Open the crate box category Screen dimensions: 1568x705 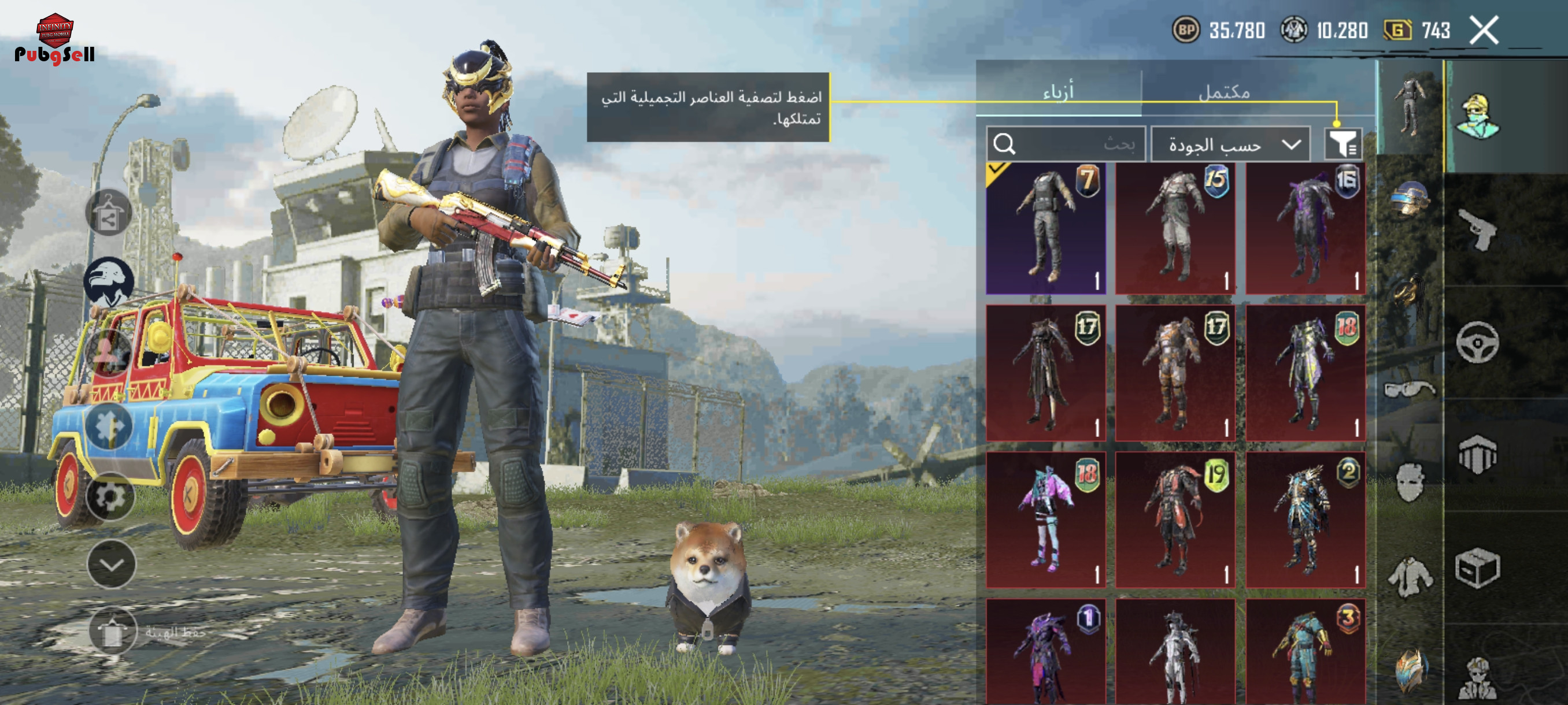1477,568
